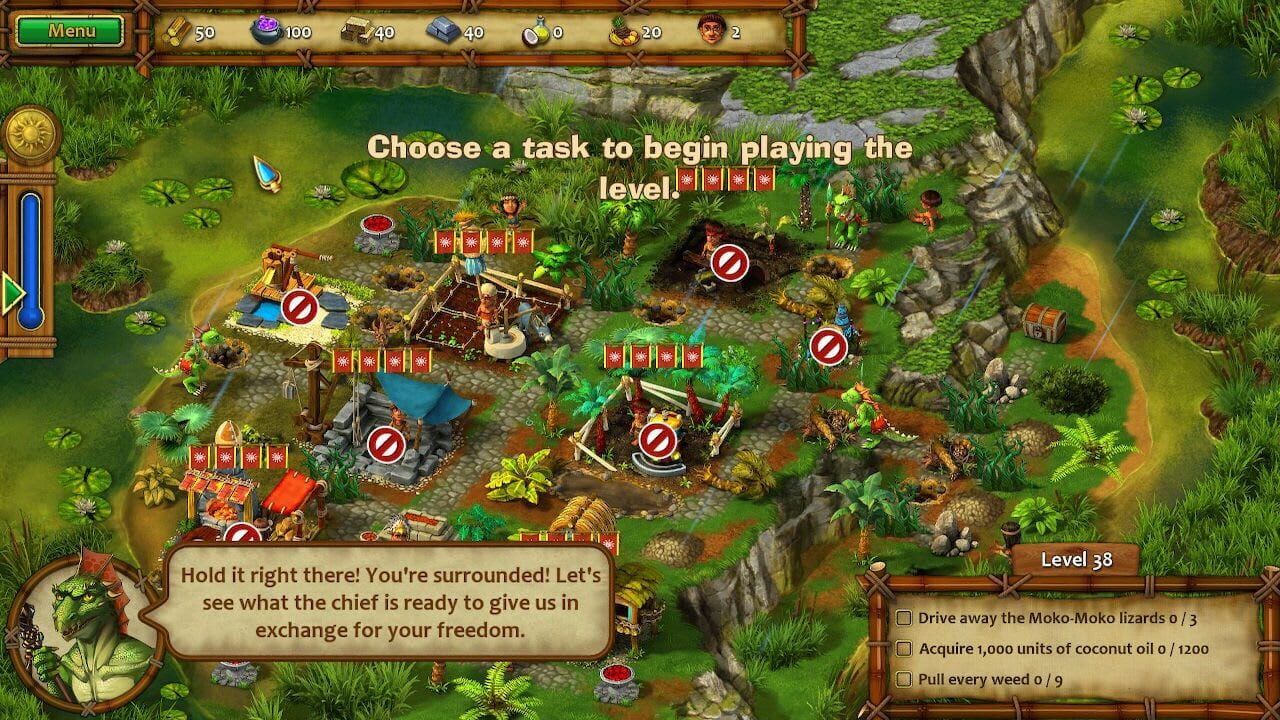This screenshot has width=1280, height=720.
Task: Select the fruit food resource icon
Action: click(621, 30)
